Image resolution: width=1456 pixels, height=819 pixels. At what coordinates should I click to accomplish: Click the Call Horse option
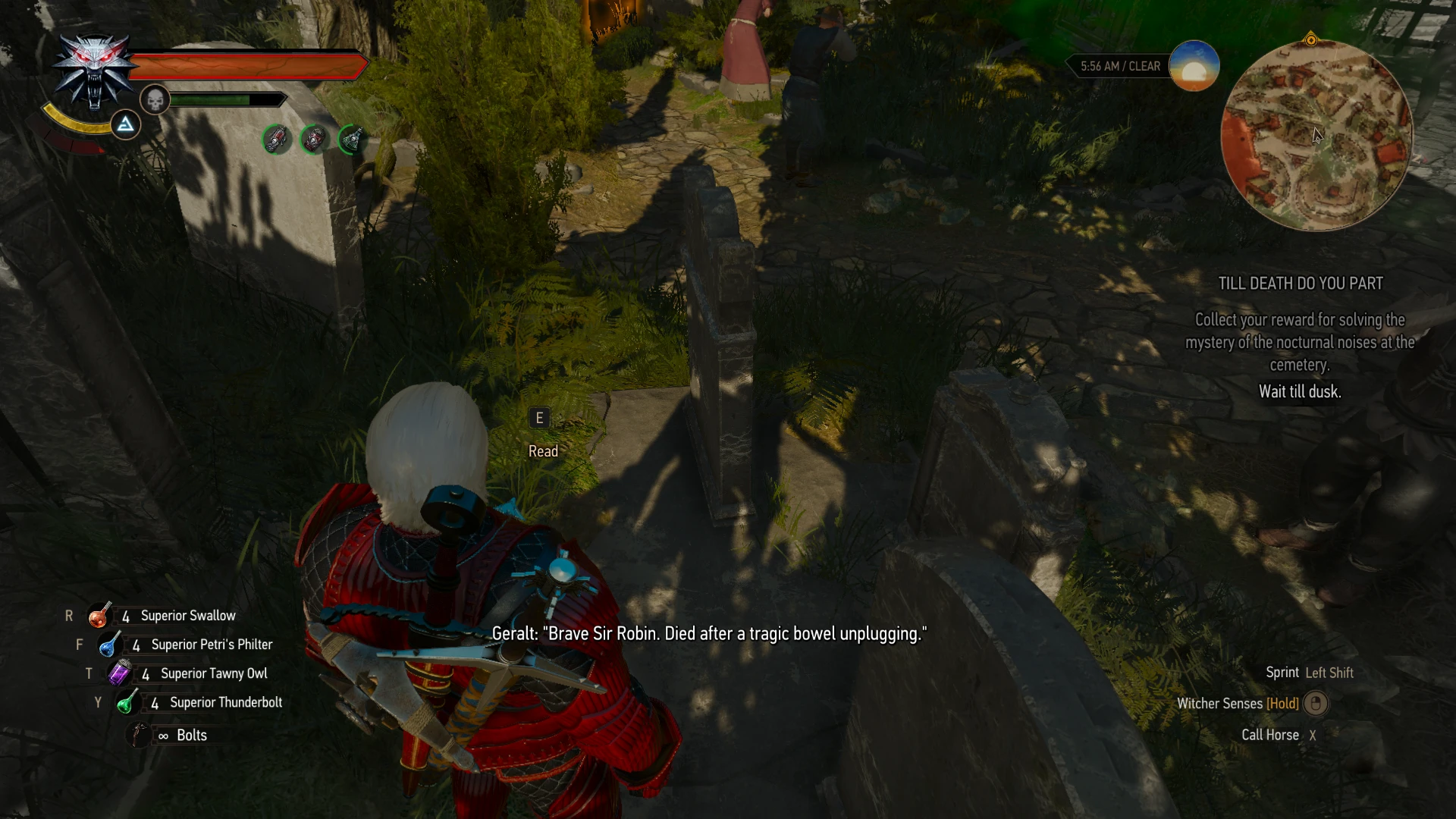(1271, 734)
